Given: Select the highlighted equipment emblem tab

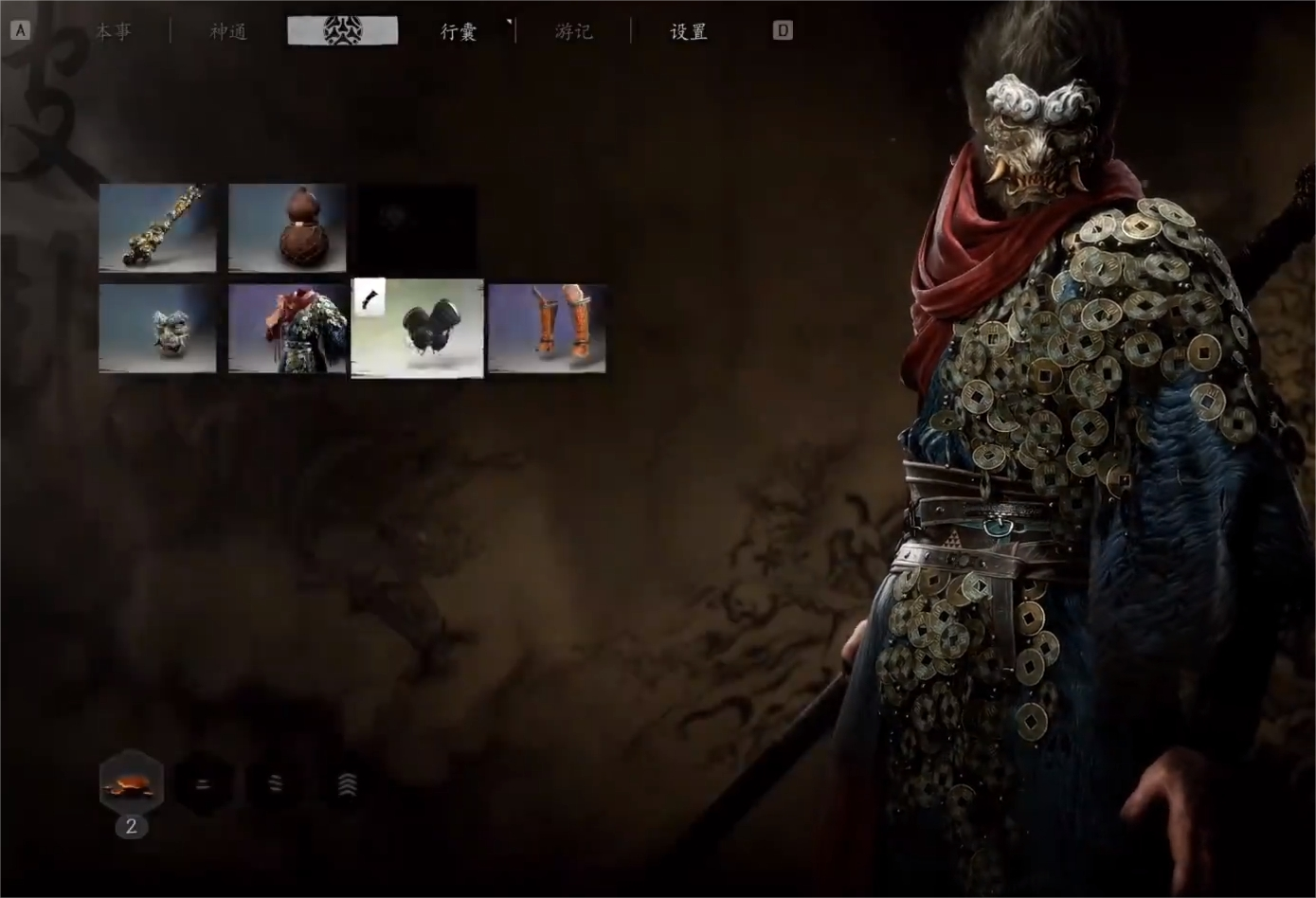Looking at the screenshot, I should coord(343,30).
